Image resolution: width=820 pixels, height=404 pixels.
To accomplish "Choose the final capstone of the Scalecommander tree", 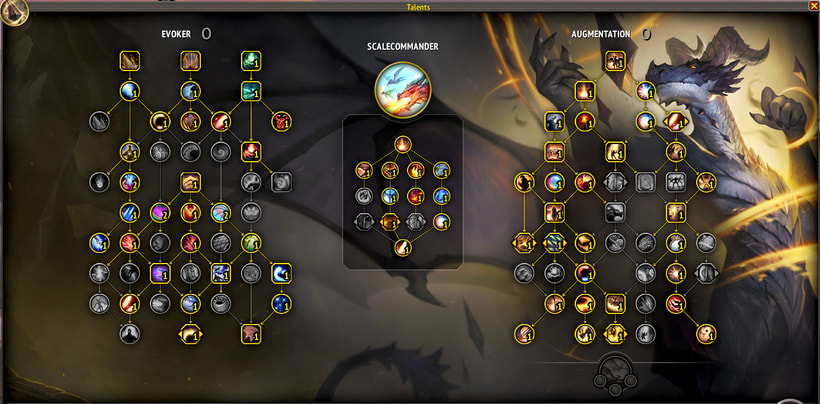I will pos(402,247).
